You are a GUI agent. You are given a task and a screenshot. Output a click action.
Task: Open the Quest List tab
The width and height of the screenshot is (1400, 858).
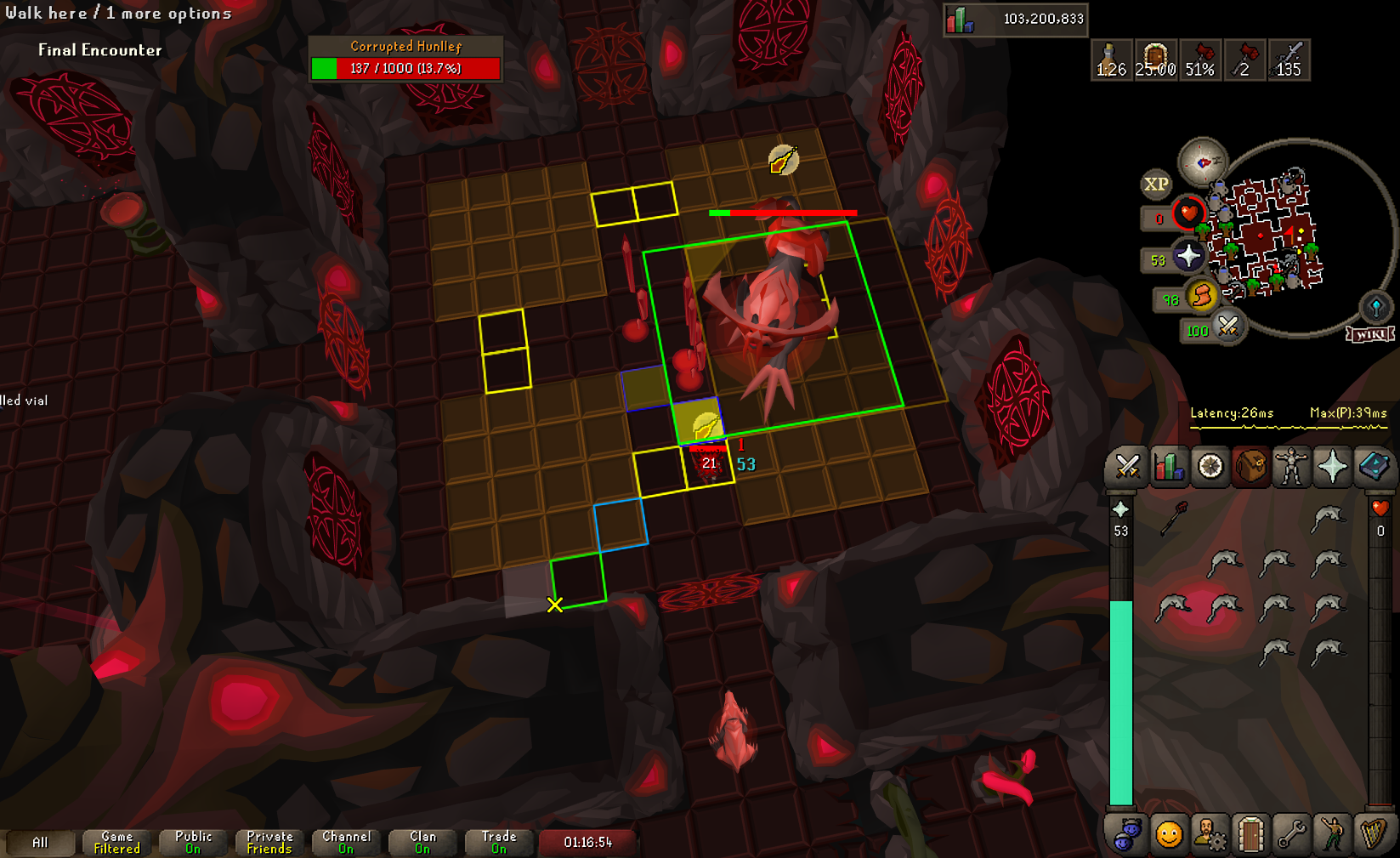click(x=1210, y=467)
